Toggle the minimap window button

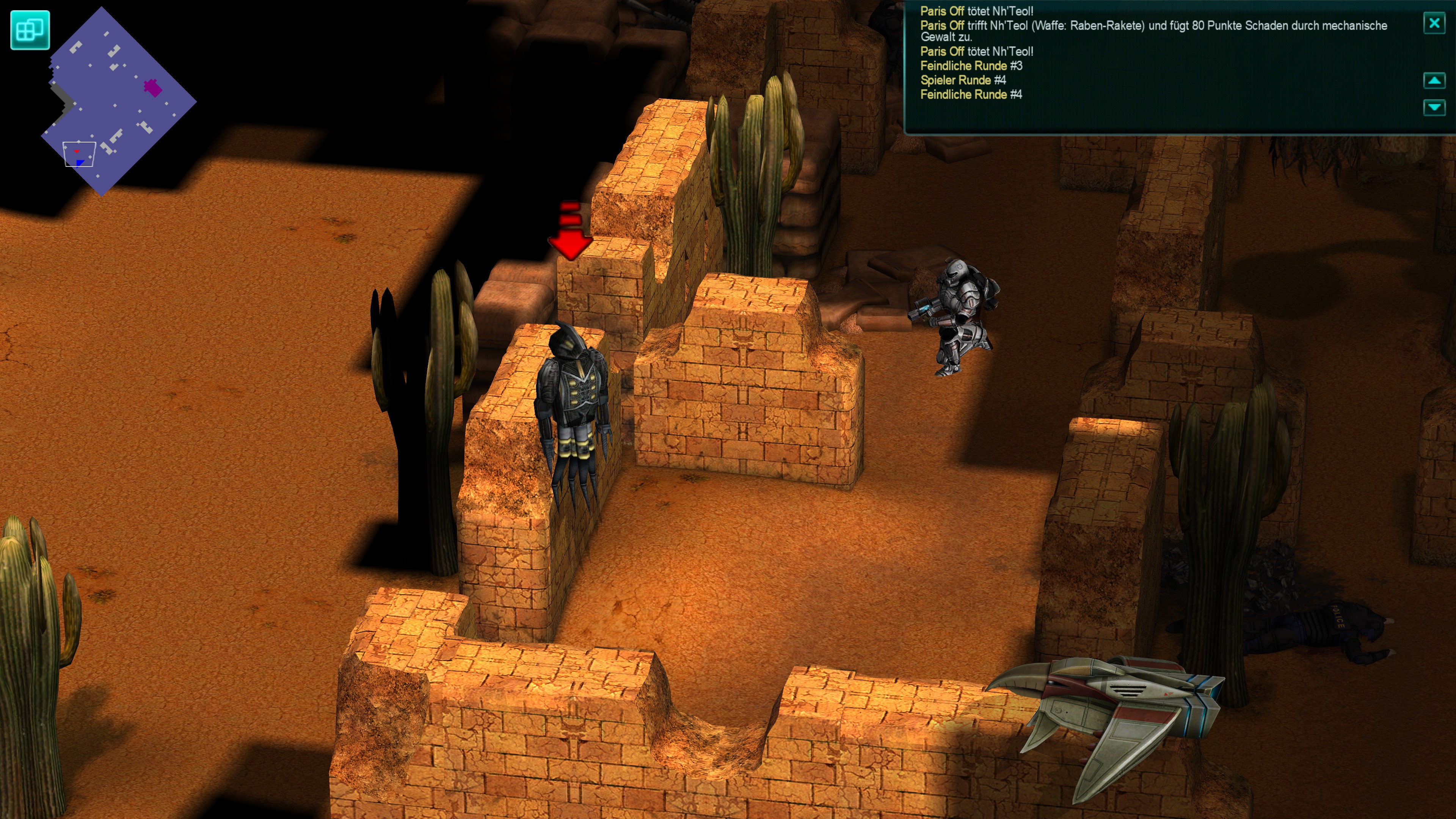30,30
